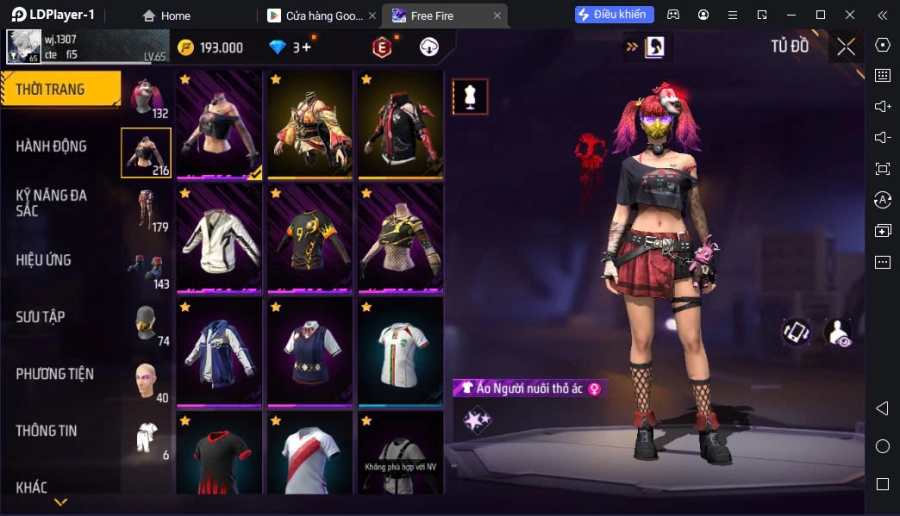Open the PHƯƠNG TIỆN category

click(x=55, y=374)
